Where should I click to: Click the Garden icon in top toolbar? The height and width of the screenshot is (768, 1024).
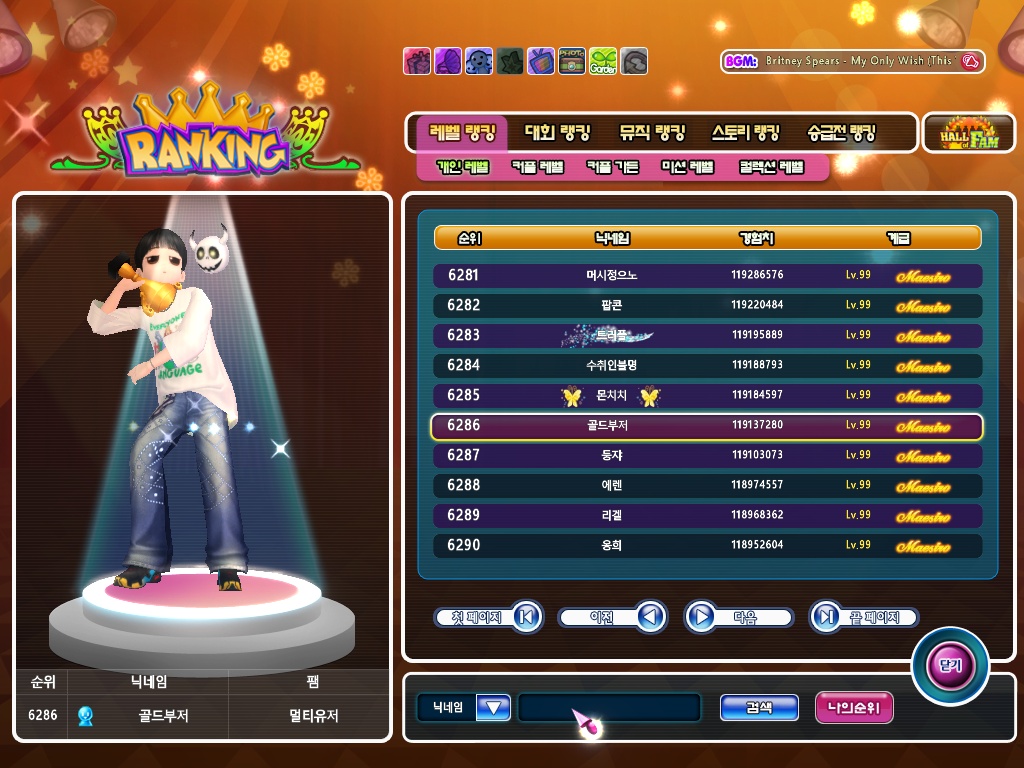point(603,61)
